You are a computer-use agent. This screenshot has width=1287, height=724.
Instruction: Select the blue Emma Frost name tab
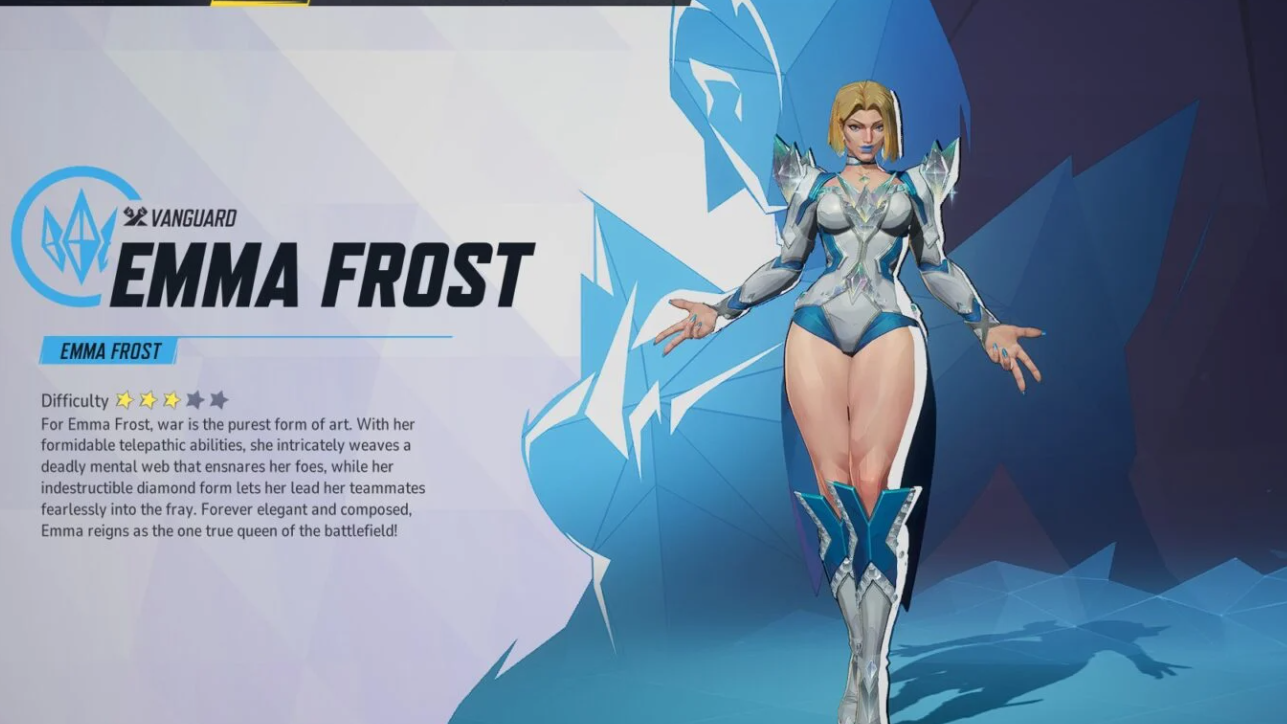coord(109,351)
